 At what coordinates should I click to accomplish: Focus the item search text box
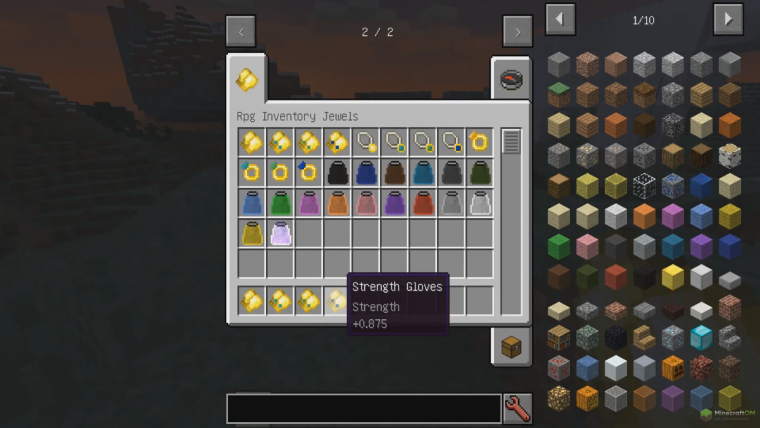[x=363, y=408]
